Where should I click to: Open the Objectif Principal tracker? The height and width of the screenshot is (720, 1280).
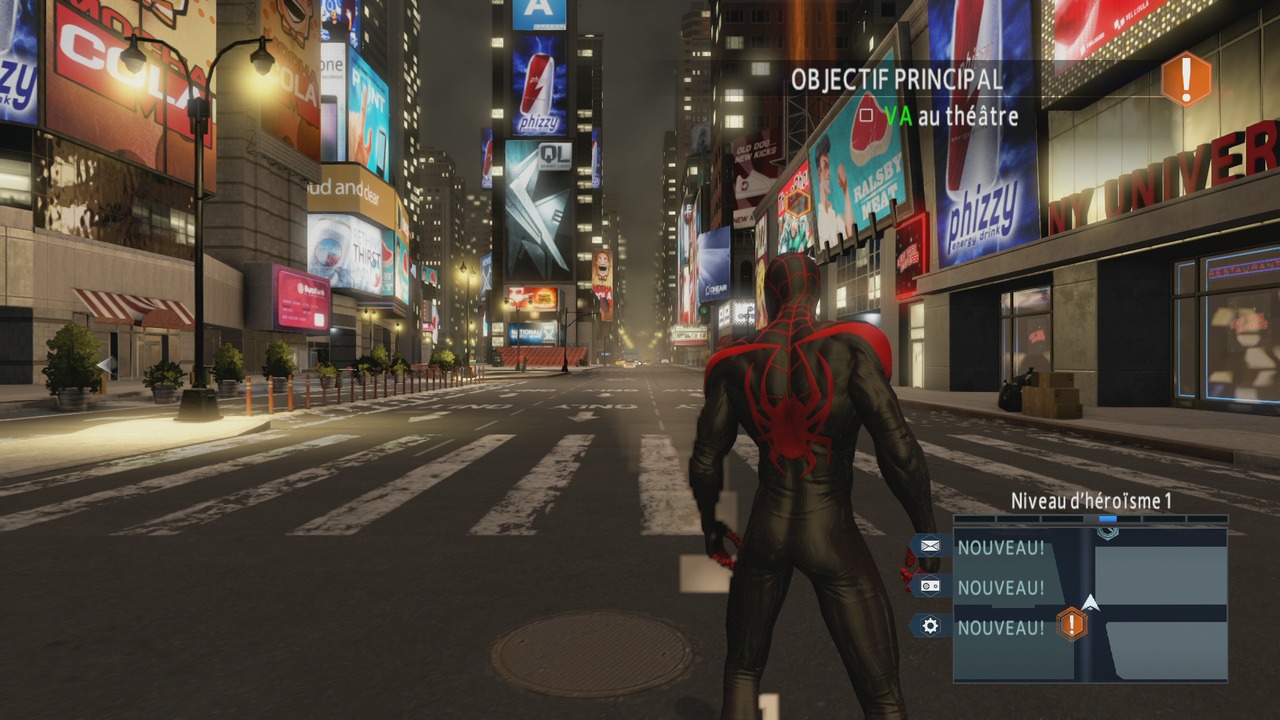click(x=896, y=80)
